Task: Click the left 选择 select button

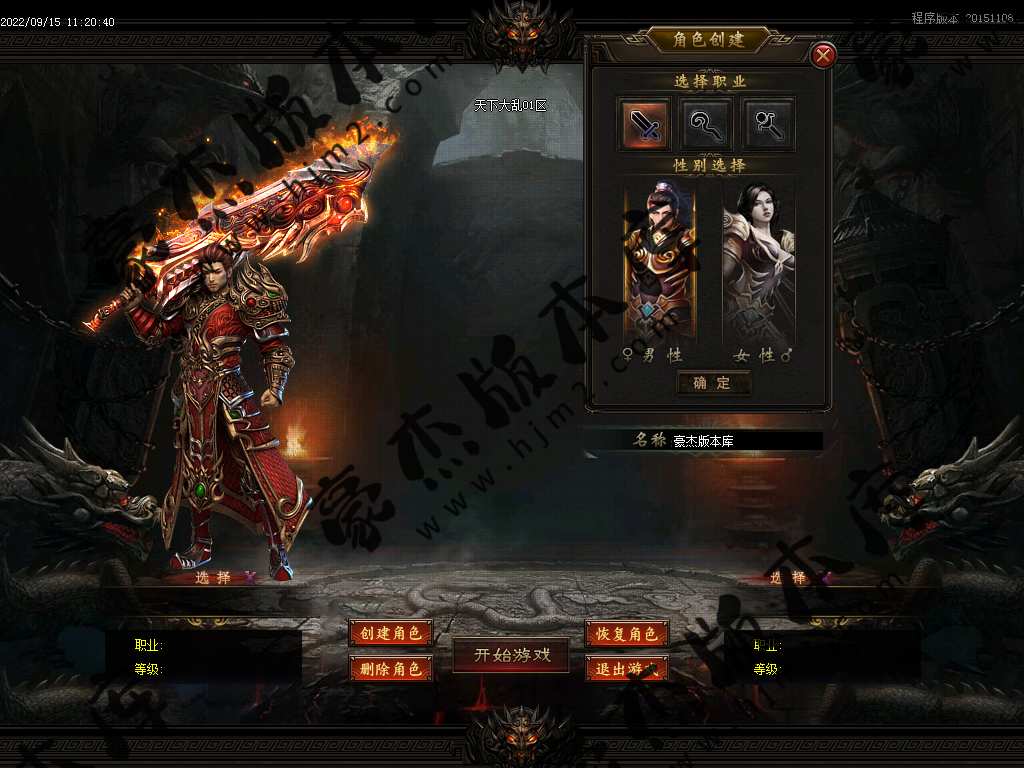Action: (x=213, y=577)
